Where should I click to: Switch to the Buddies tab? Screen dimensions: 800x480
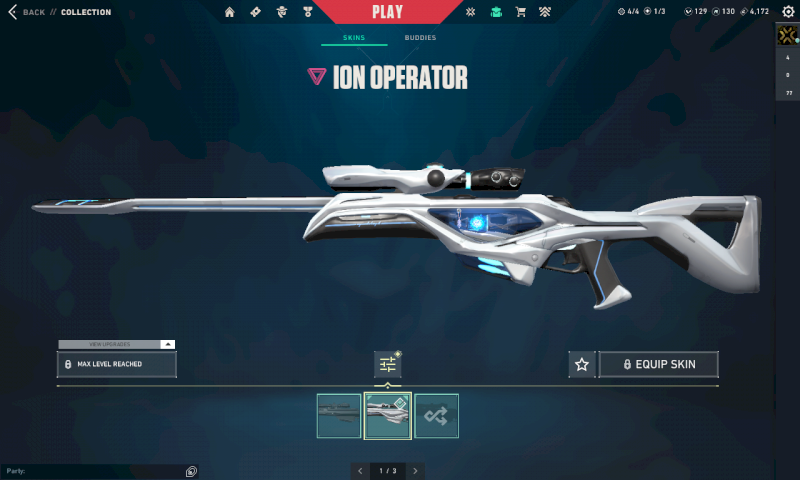coord(420,38)
